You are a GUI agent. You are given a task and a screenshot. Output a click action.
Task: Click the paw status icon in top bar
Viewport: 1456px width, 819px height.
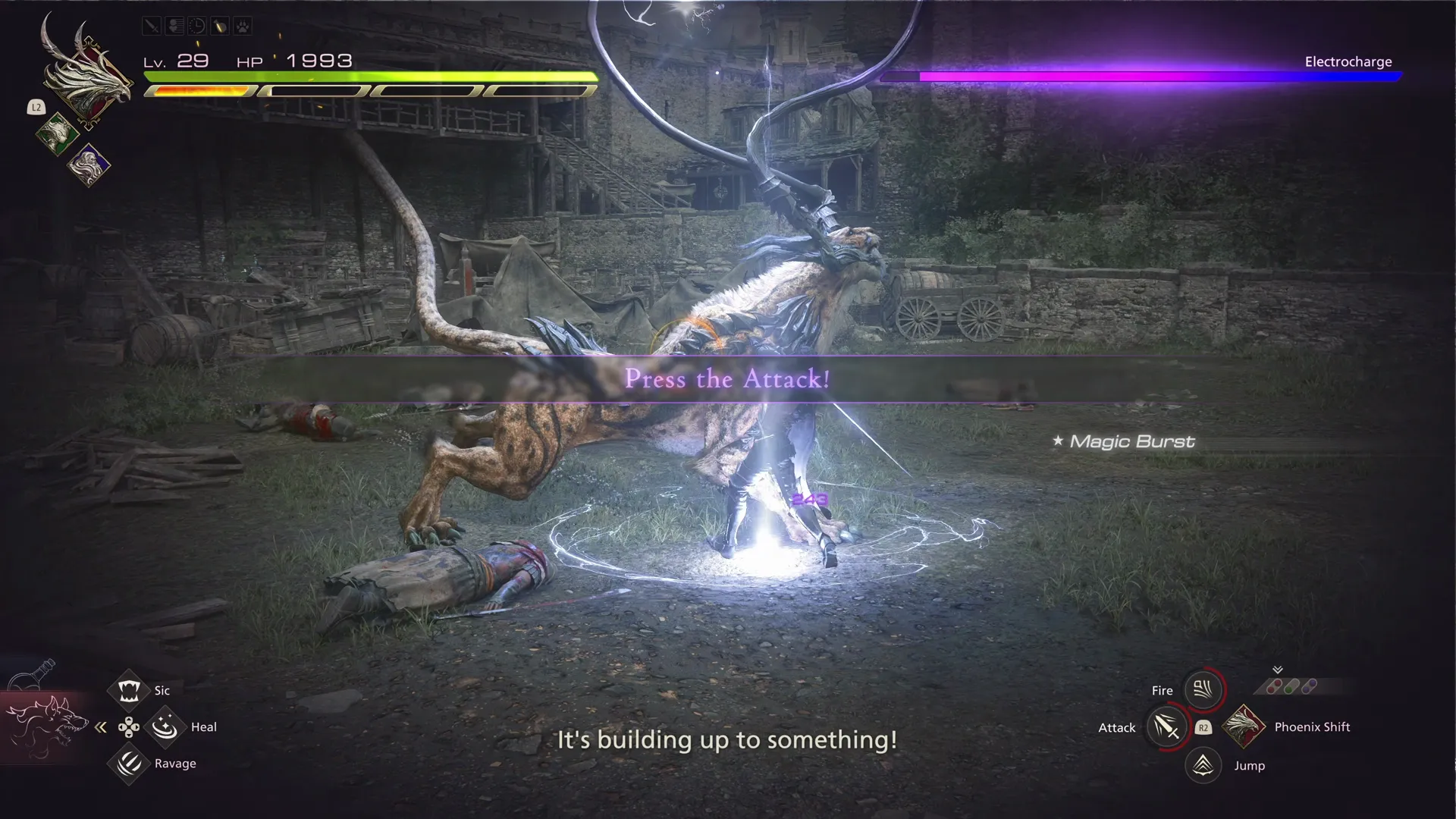pos(243,26)
